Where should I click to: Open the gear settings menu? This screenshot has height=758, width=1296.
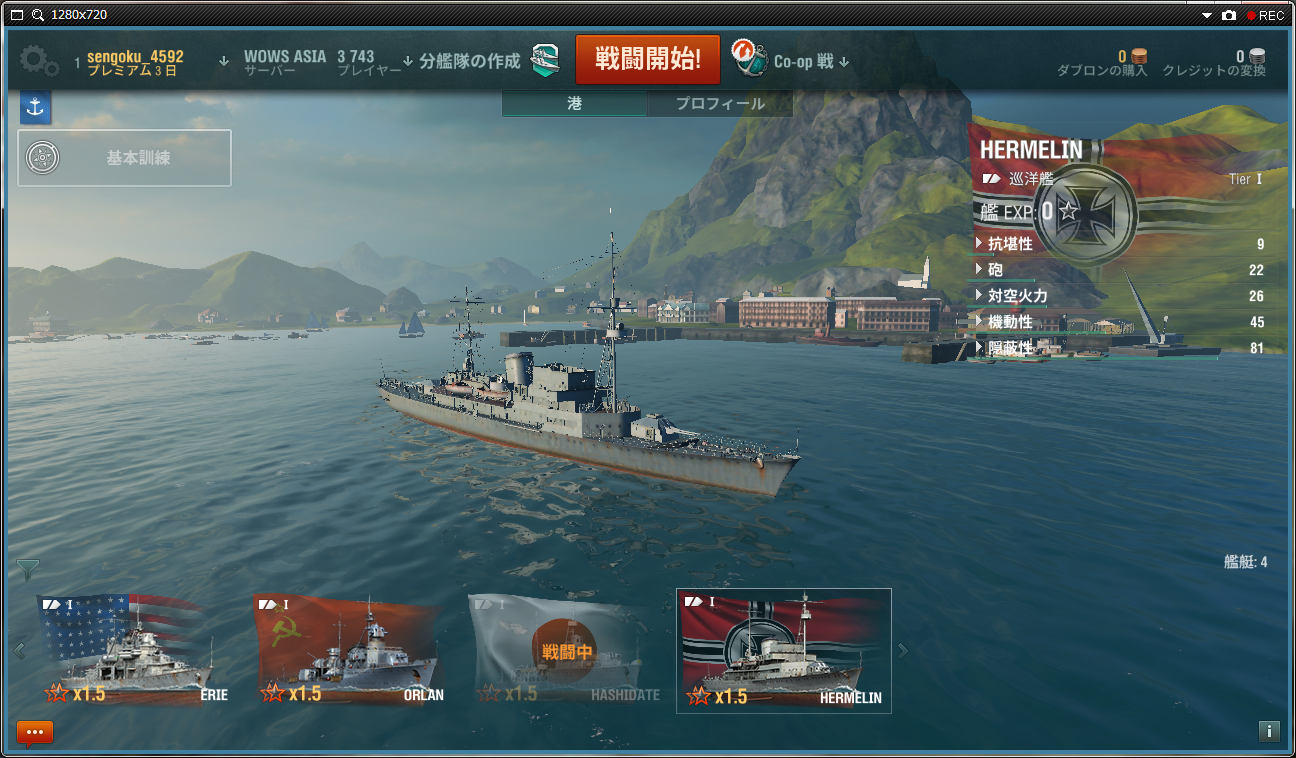(39, 60)
